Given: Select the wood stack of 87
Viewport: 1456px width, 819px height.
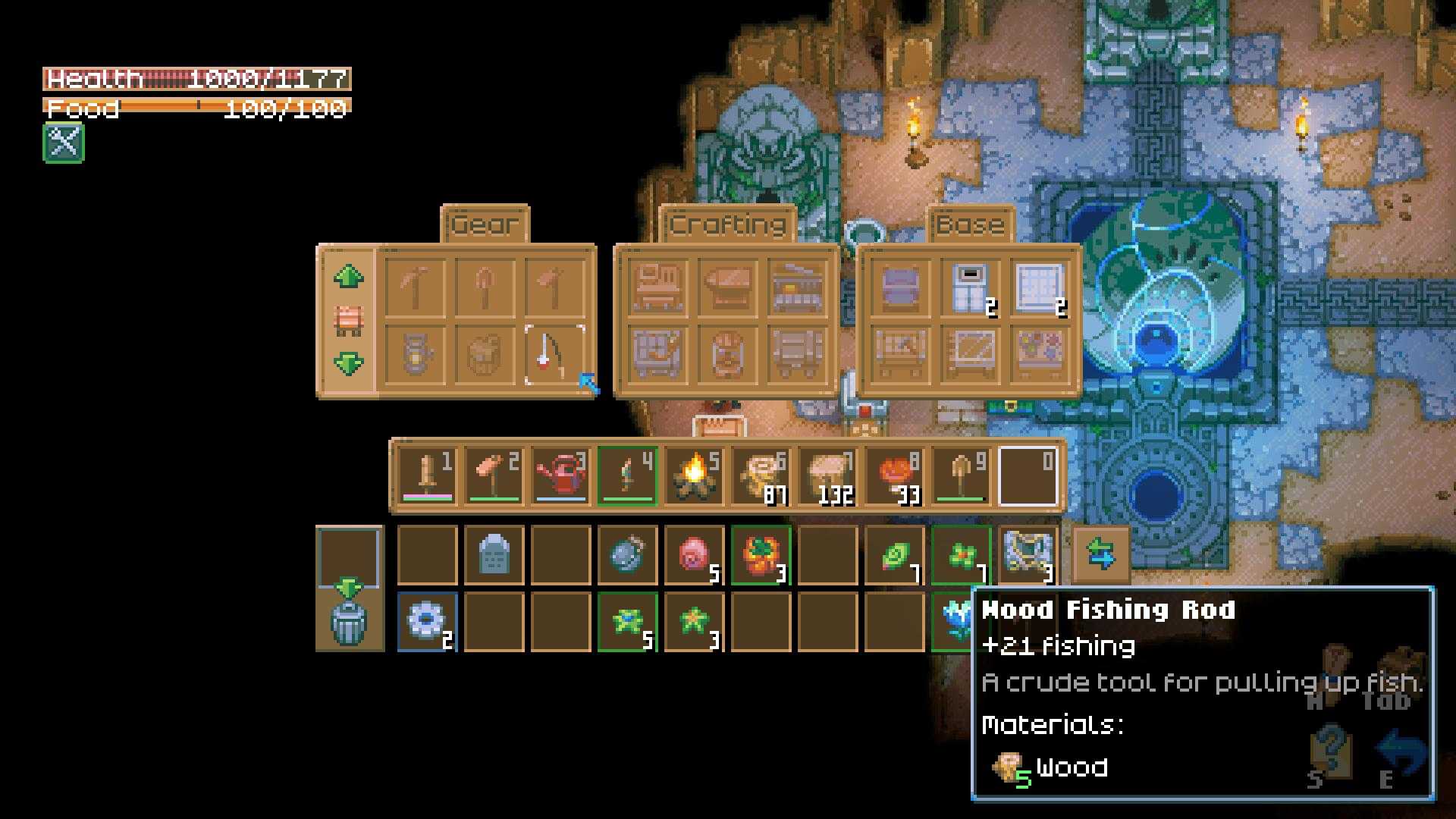Looking at the screenshot, I should (x=761, y=476).
